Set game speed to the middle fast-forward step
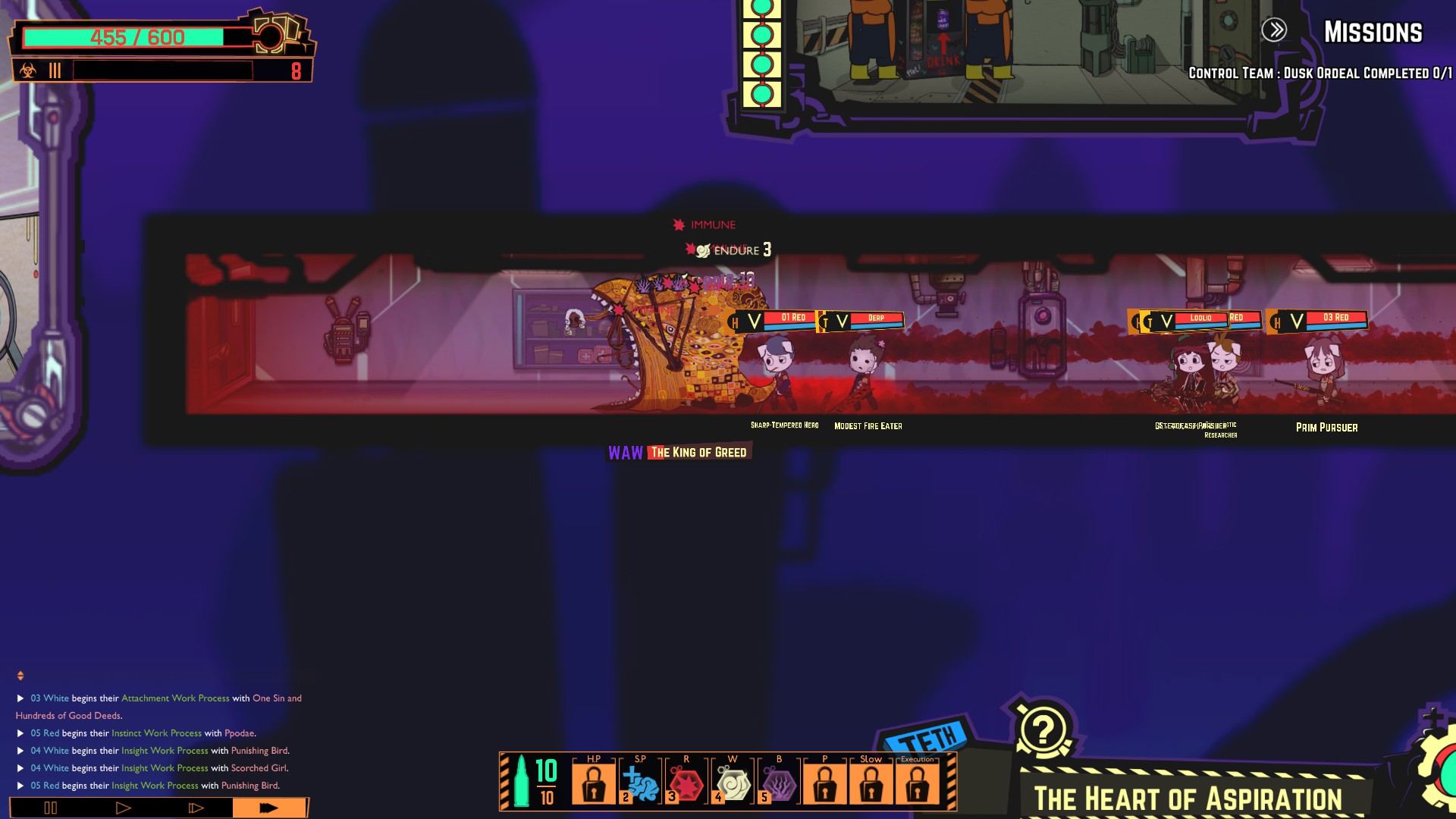Image resolution: width=1456 pixels, height=819 pixels. tap(196, 808)
